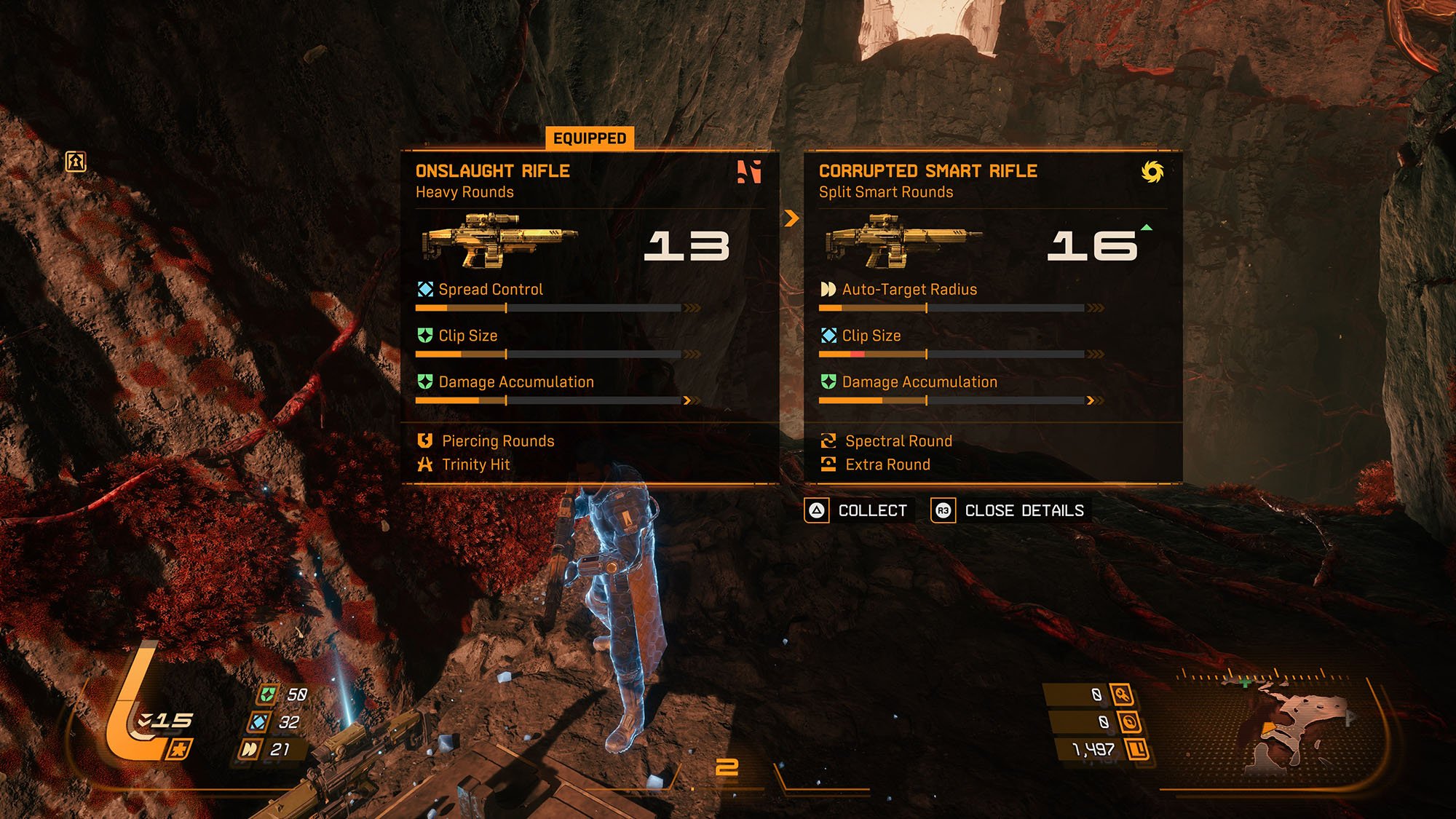Select the Collect weapon option

click(857, 510)
